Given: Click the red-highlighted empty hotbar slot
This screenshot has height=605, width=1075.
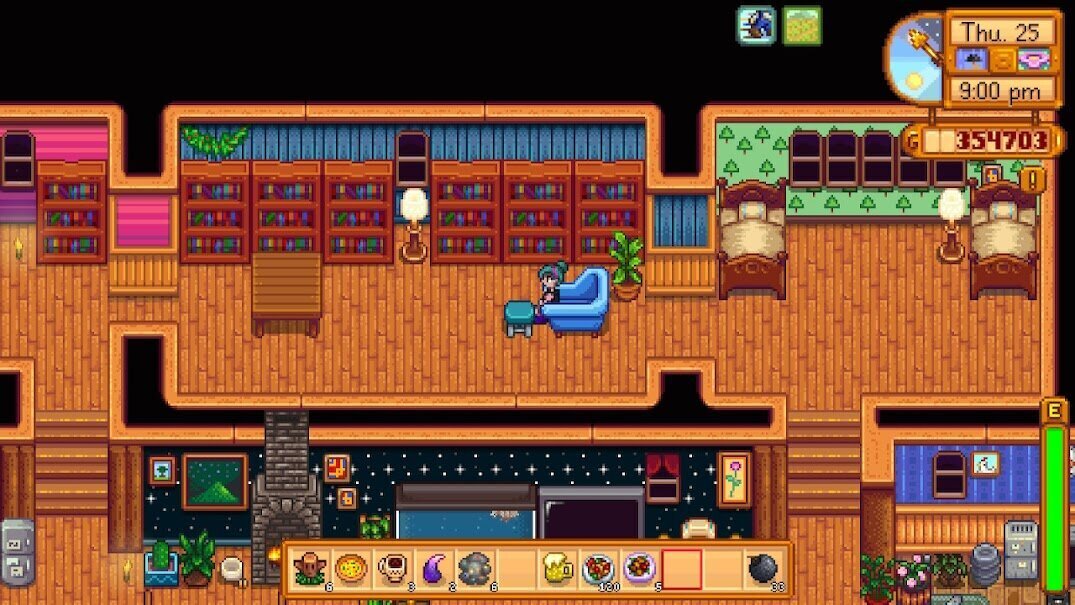Looking at the screenshot, I should click(681, 569).
